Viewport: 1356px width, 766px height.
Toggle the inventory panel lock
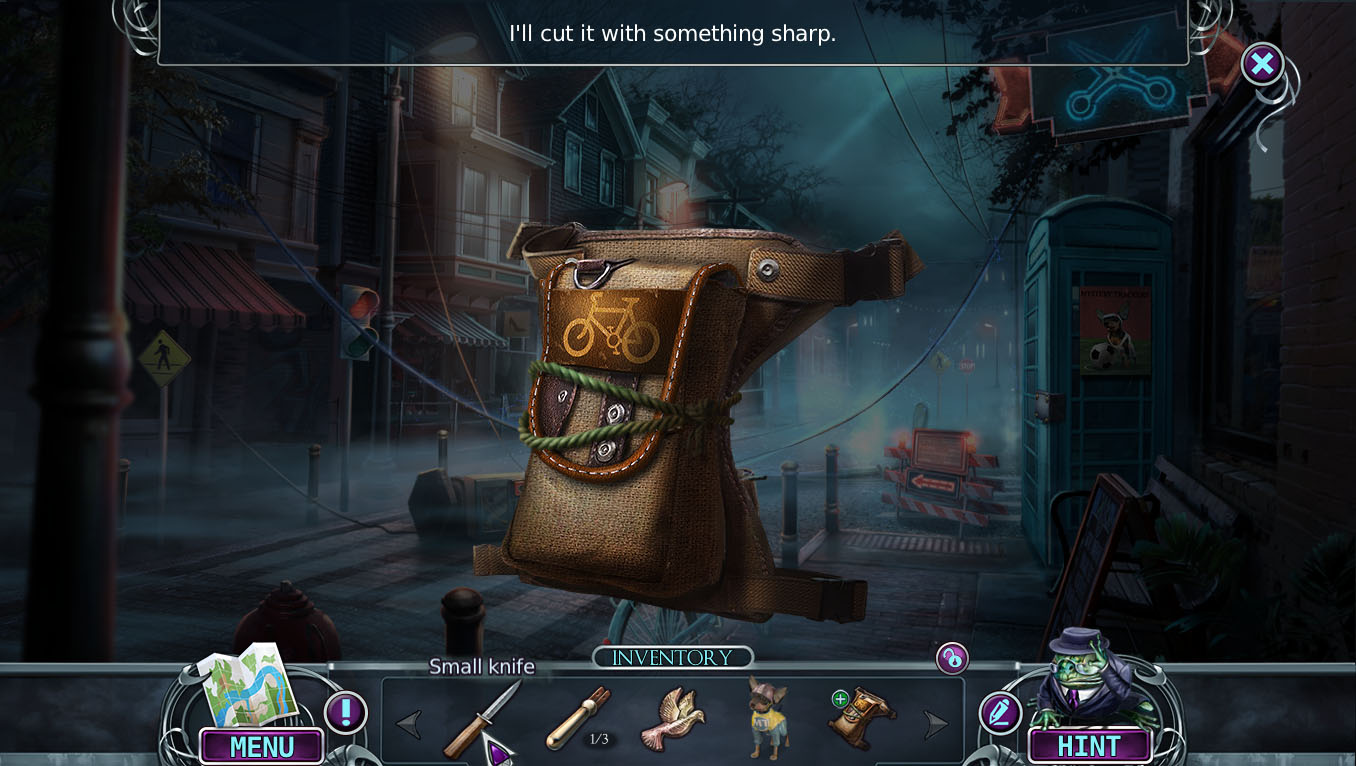click(x=952, y=658)
